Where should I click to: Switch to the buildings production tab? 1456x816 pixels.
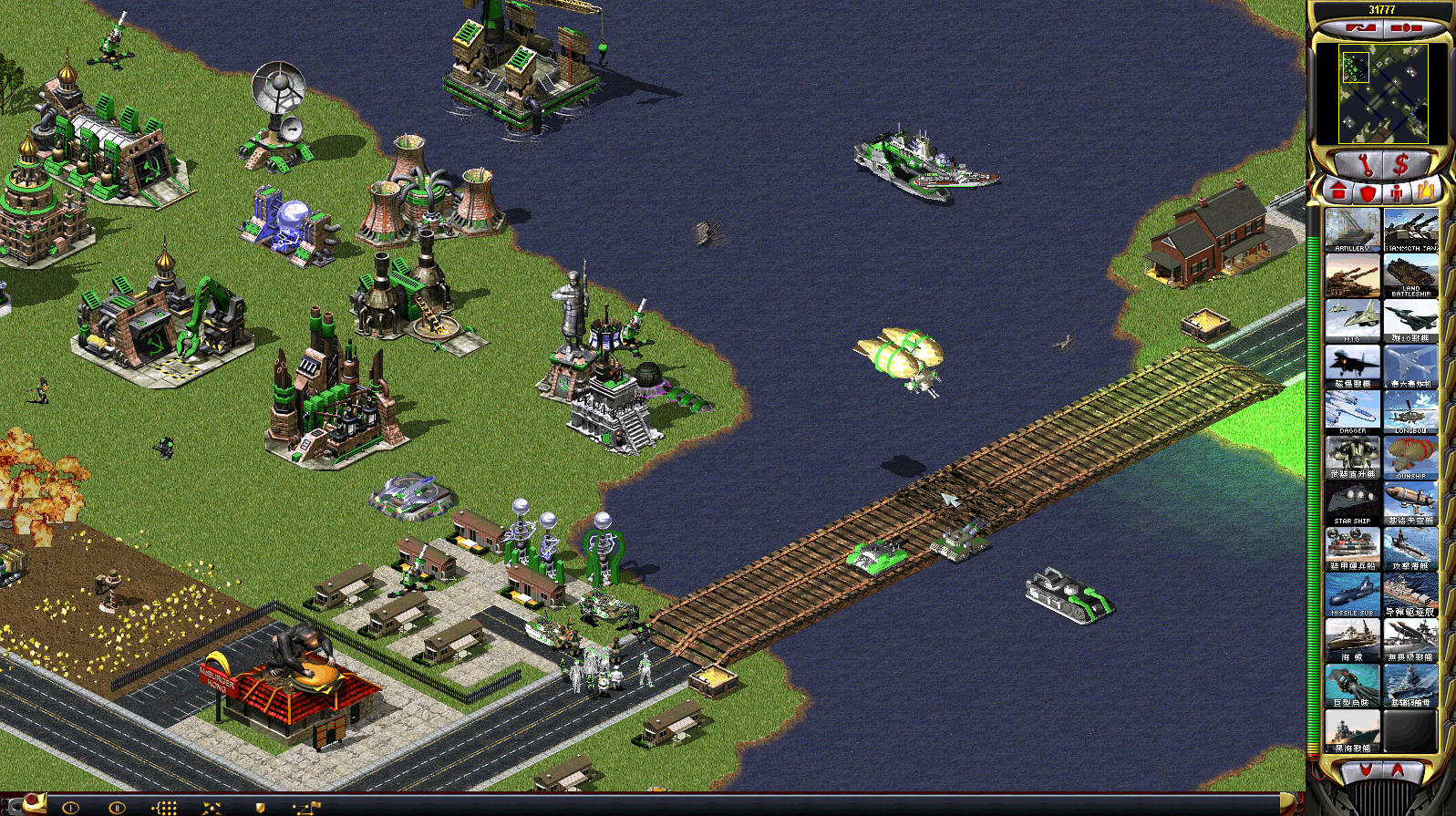pyautogui.click(x=1337, y=191)
